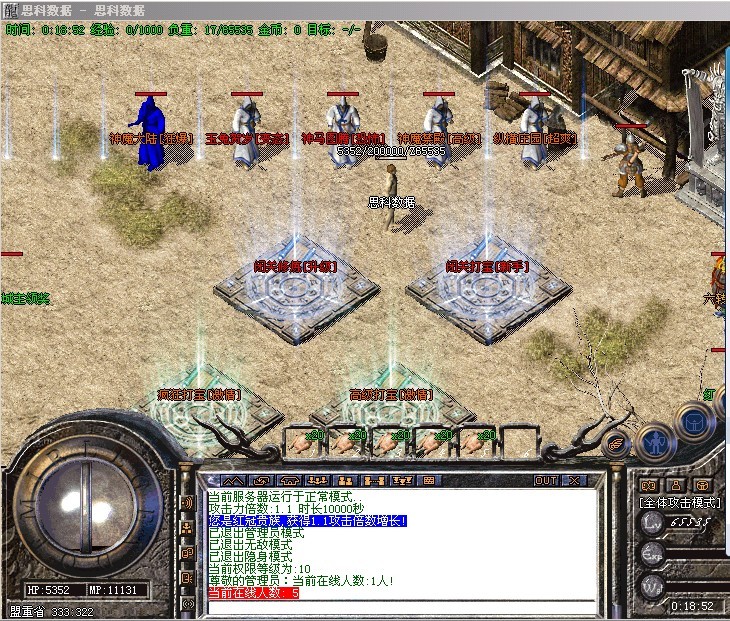The width and height of the screenshot is (730, 621).
Task: Open the keypad grid button above chat
Action: tap(426, 481)
